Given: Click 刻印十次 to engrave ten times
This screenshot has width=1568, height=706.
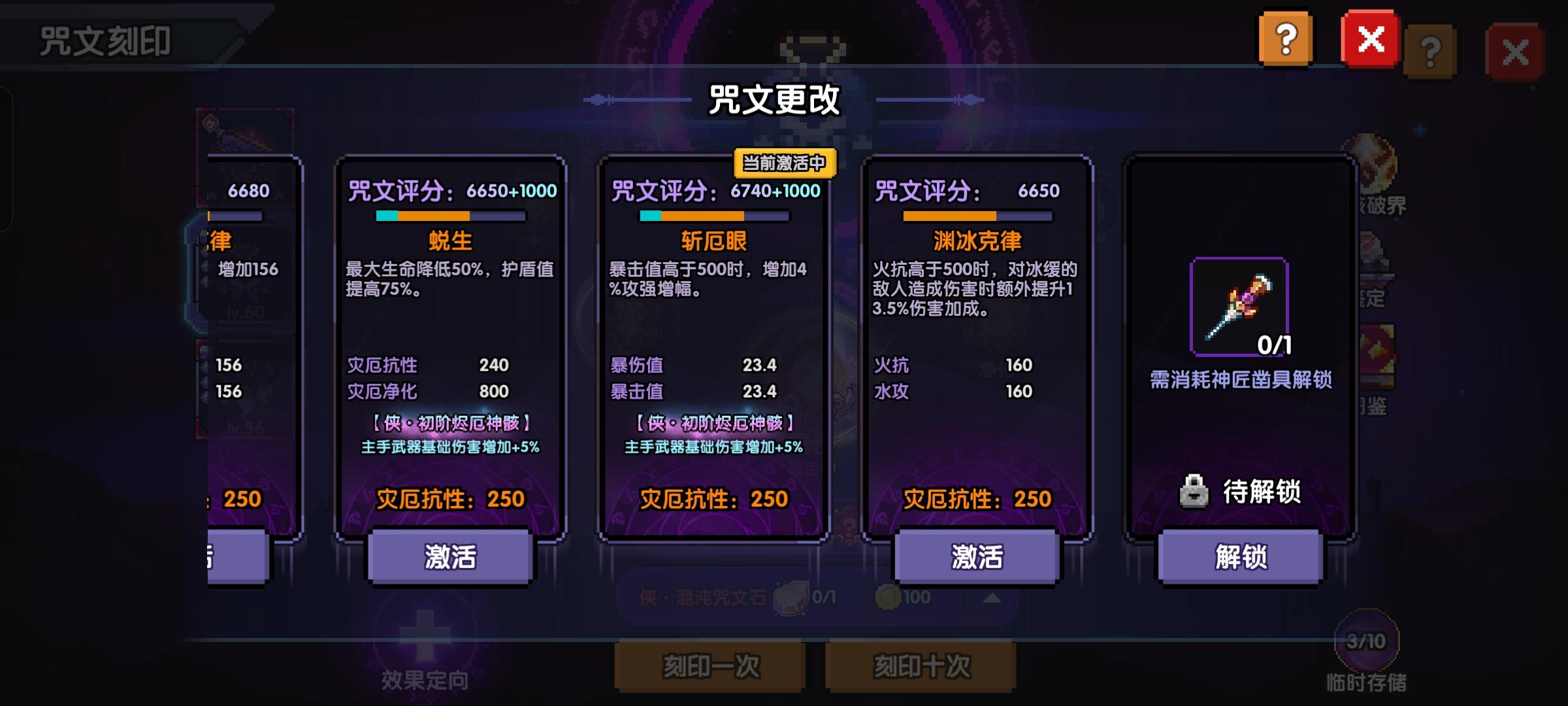Looking at the screenshot, I should click(921, 665).
